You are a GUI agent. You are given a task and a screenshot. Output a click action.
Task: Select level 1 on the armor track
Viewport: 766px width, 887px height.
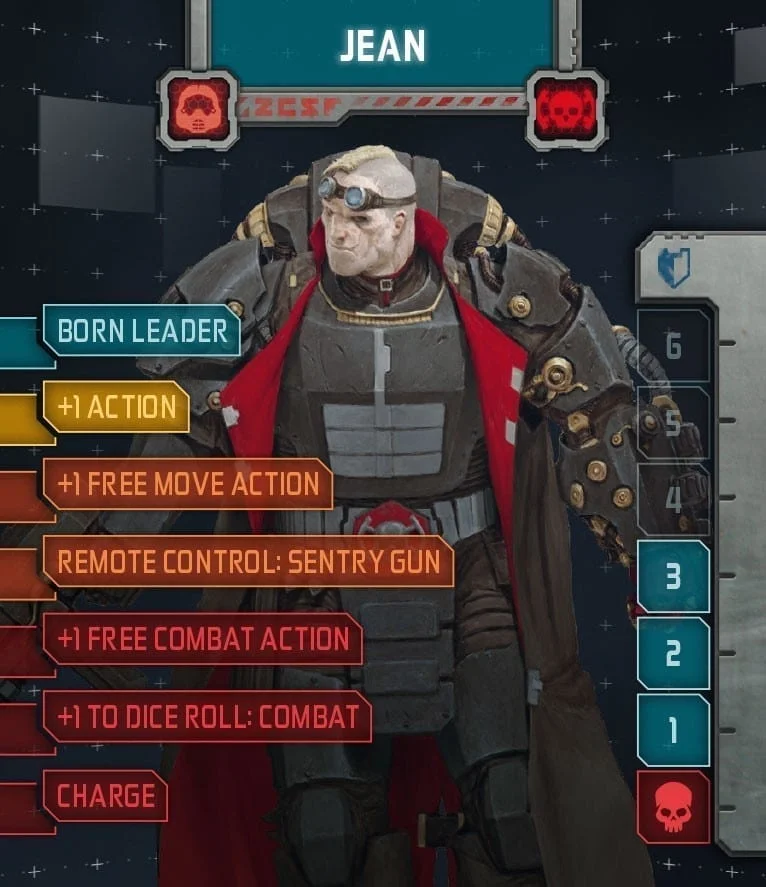pos(673,731)
